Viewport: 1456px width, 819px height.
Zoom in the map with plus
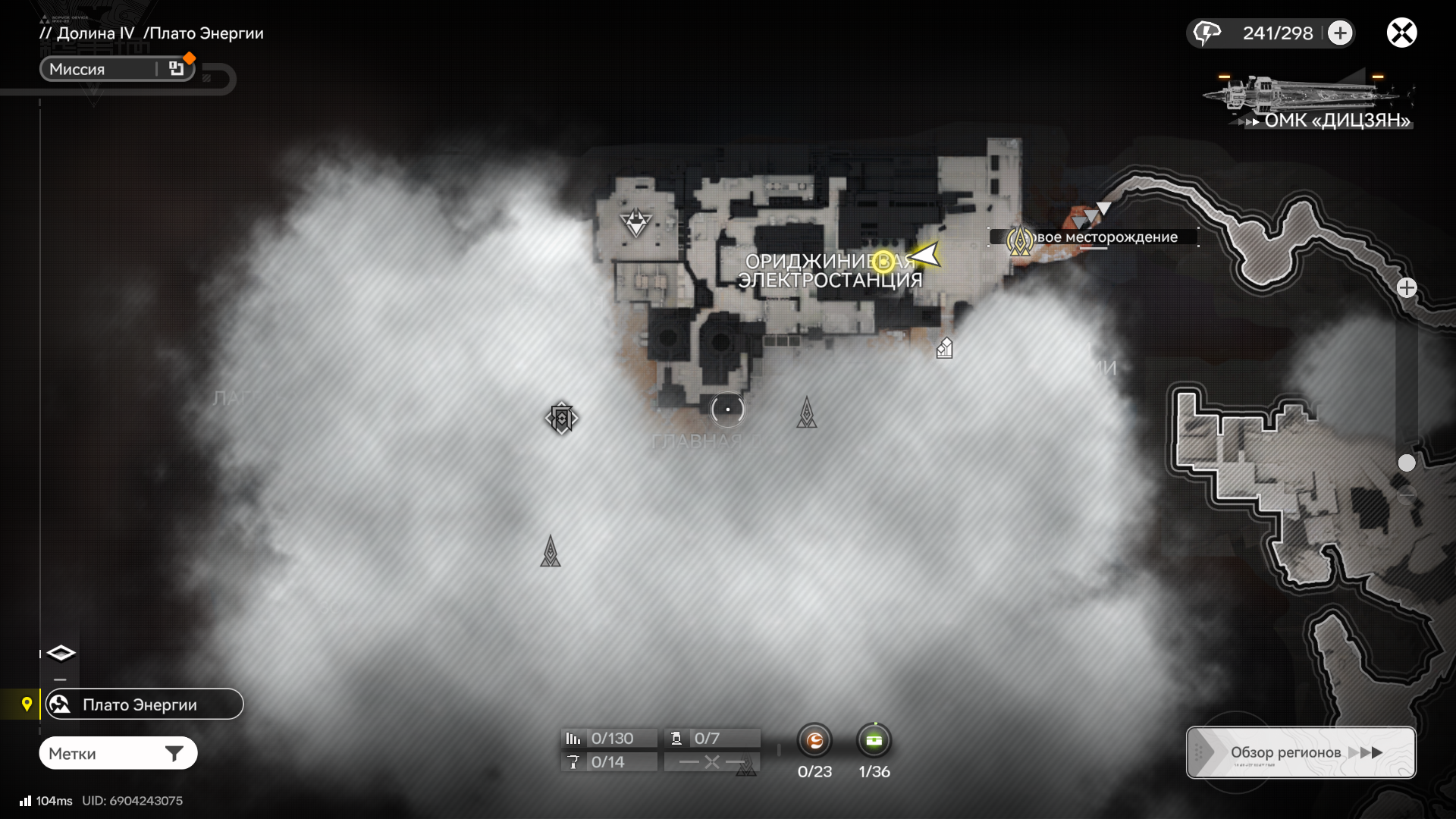pyautogui.click(x=1407, y=288)
